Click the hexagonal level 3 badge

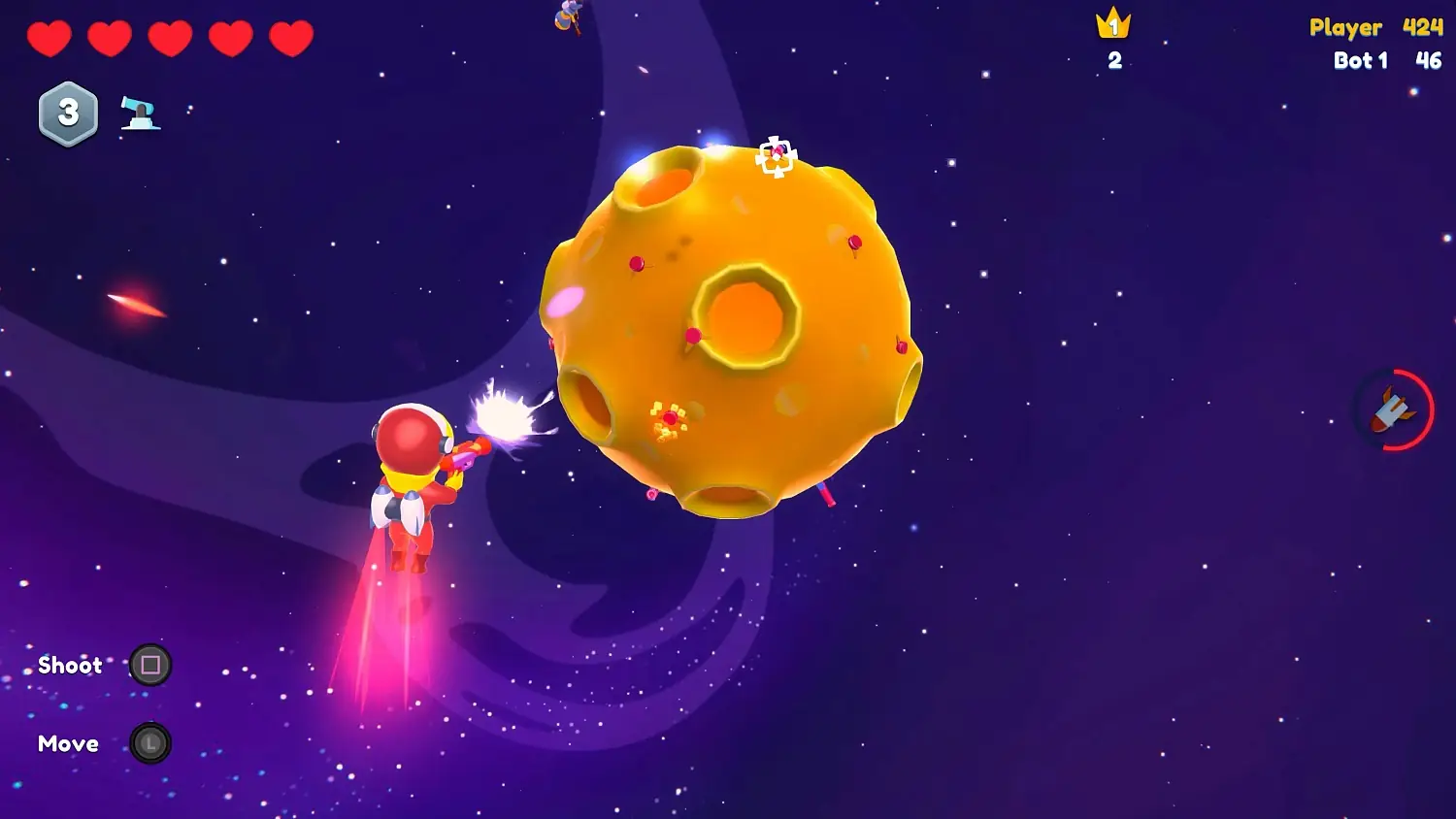coord(69,113)
